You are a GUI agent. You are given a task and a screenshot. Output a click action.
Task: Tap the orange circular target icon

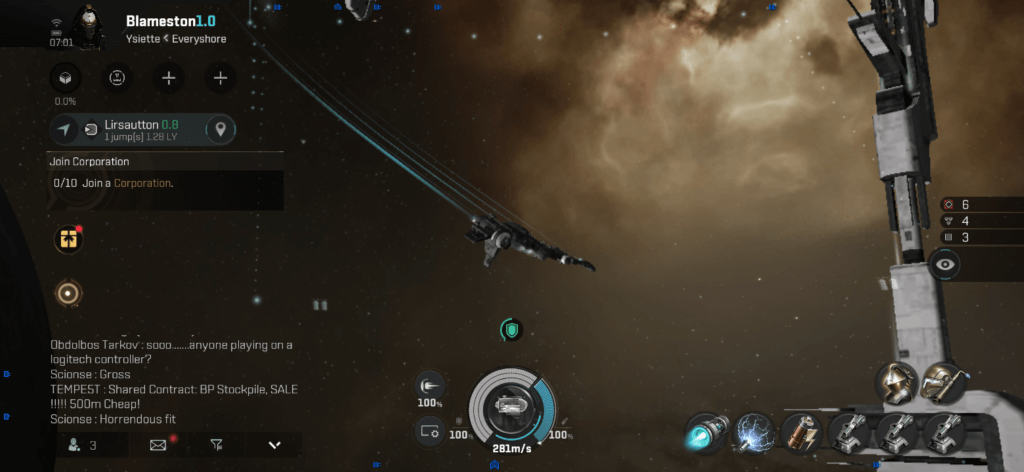[69, 293]
